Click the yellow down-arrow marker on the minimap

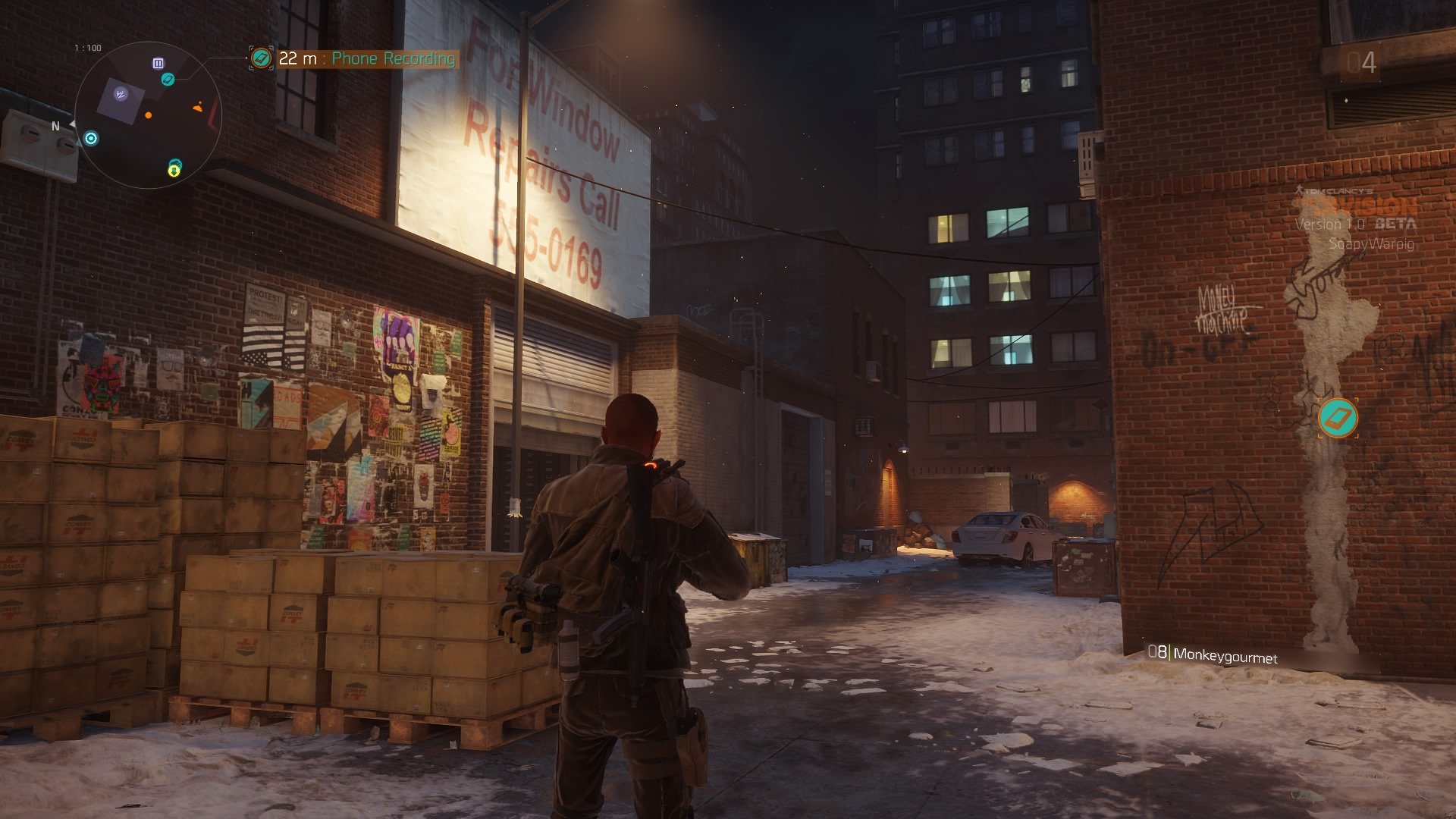[x=174, y=171]
